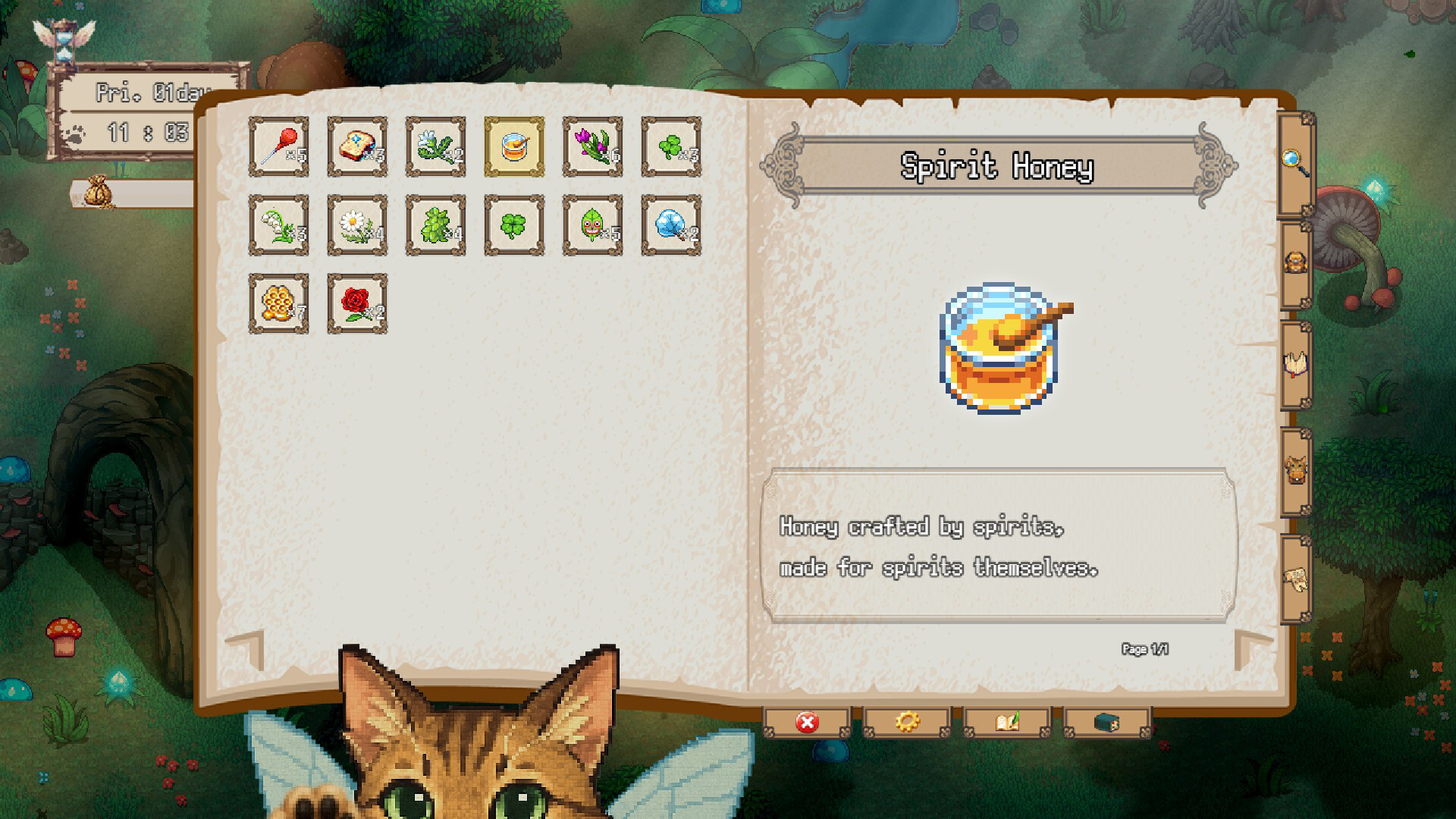Click the daisy flower item
The width and height of the screenshot is (1456, 819).
pos(358,226)
